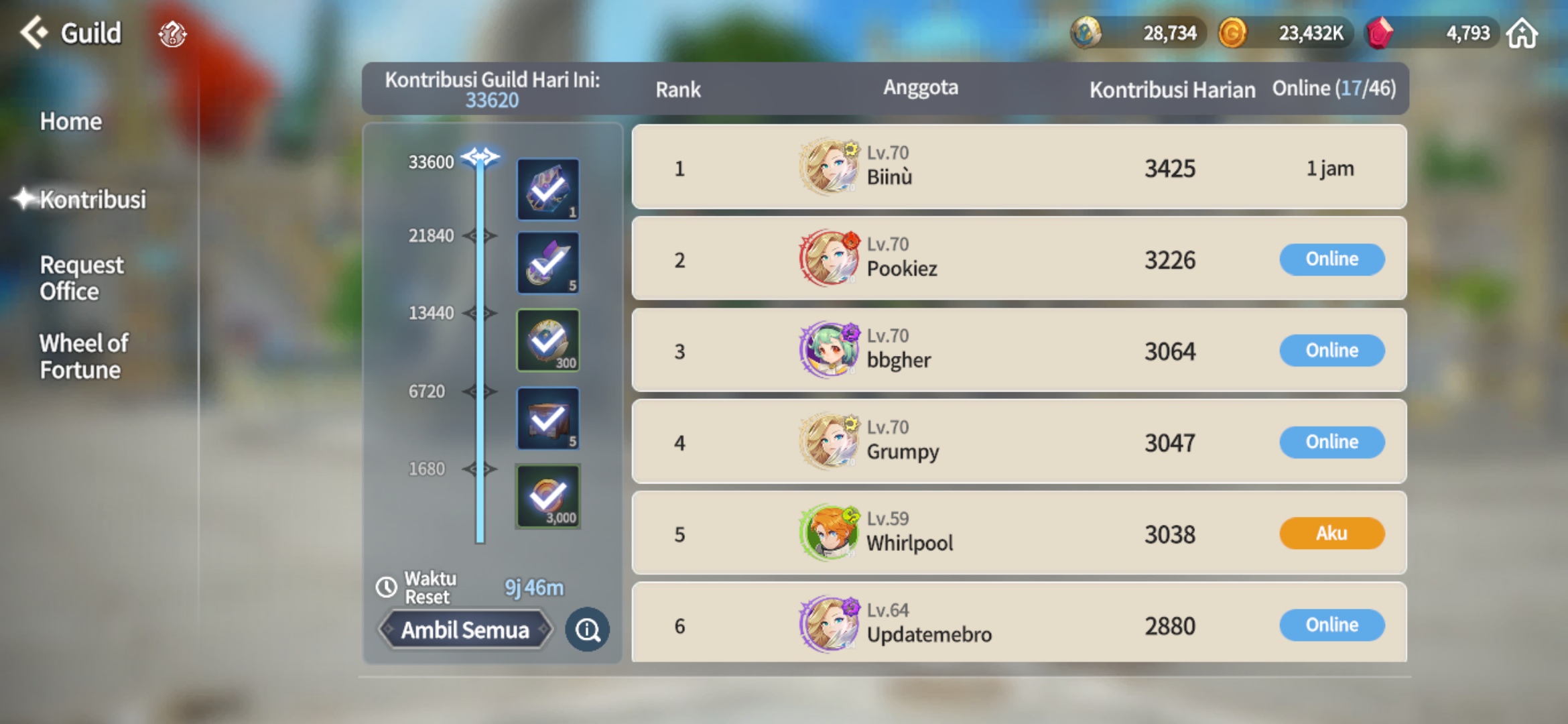1568x724 pixels.
Task: Open the guild Home section
Action: coord(71,121)
